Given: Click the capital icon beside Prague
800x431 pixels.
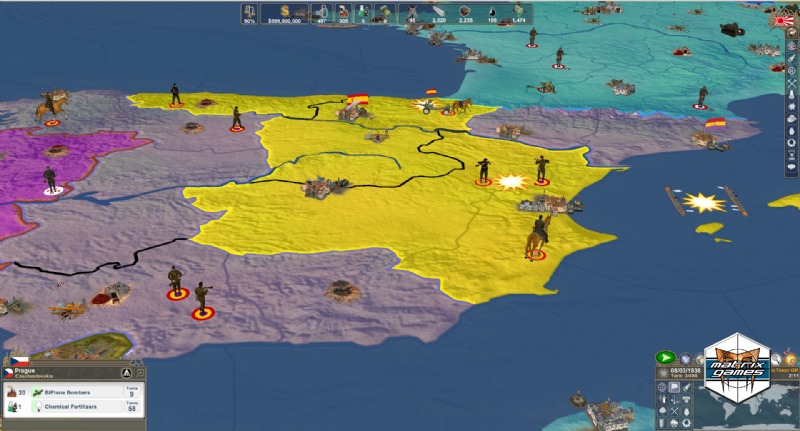Looking at the screenshot, I should coord(127,373).
